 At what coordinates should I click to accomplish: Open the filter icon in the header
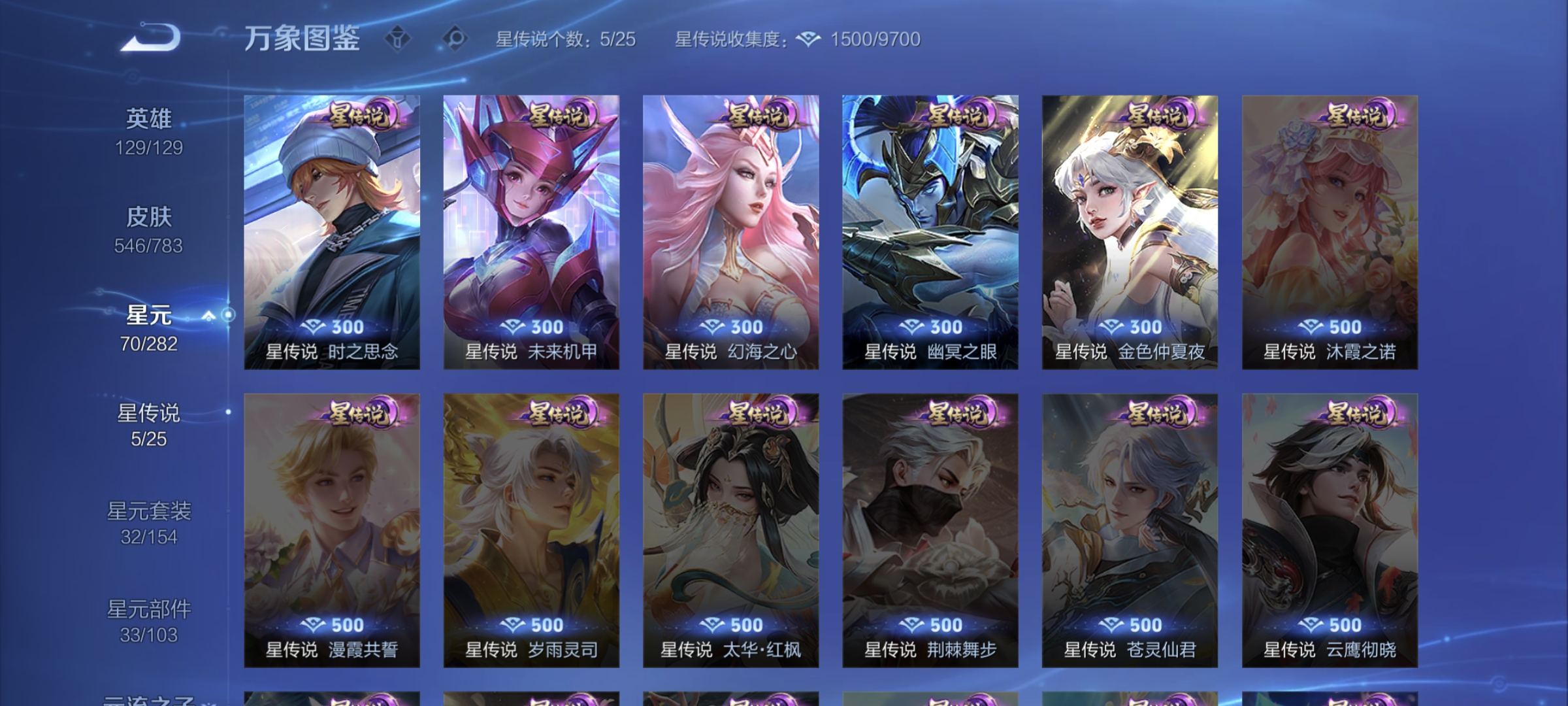[x=397, y=38]
